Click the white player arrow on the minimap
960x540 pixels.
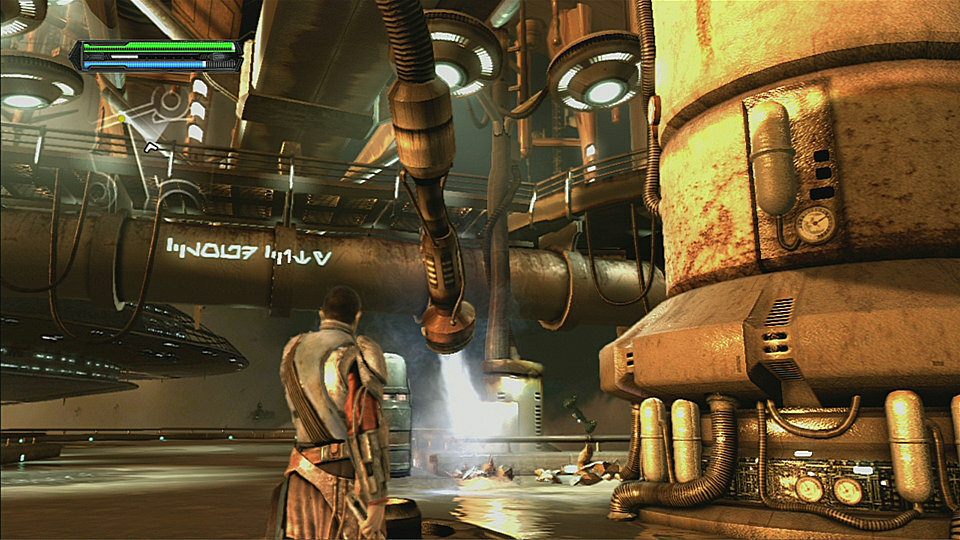pos(152,148)
